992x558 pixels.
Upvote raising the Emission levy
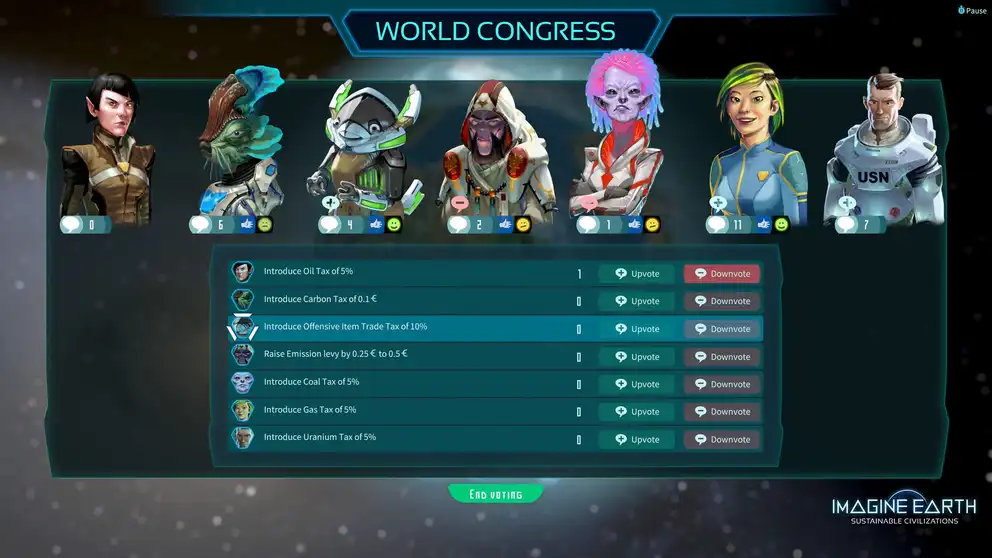(x=636, y=357)
